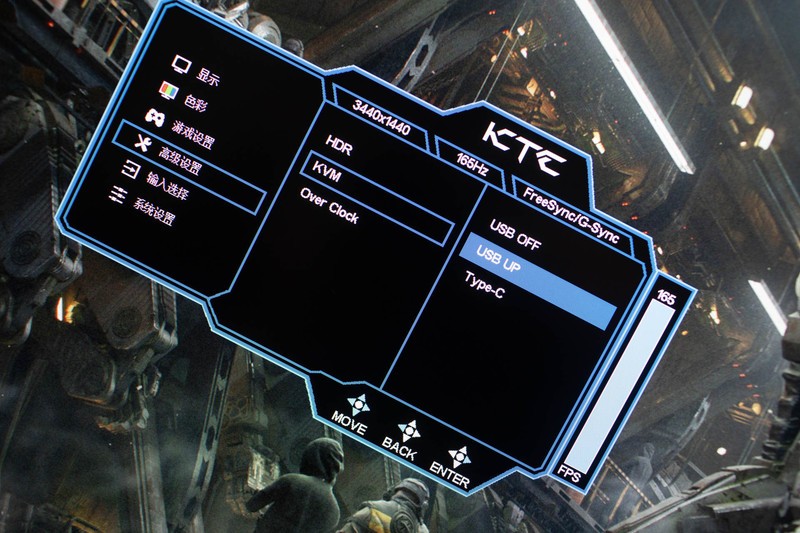
Task: Select the HDR option
Action: point(339,148)
